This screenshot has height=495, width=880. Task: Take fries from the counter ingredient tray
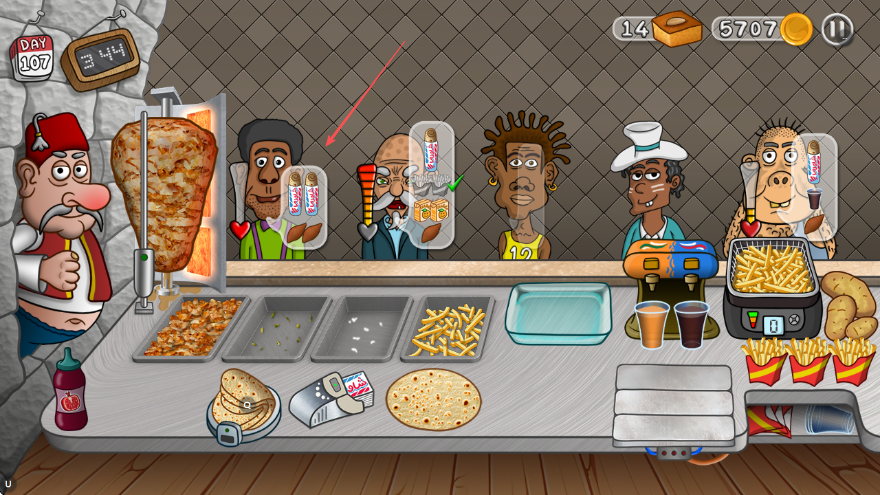(447, 328)
